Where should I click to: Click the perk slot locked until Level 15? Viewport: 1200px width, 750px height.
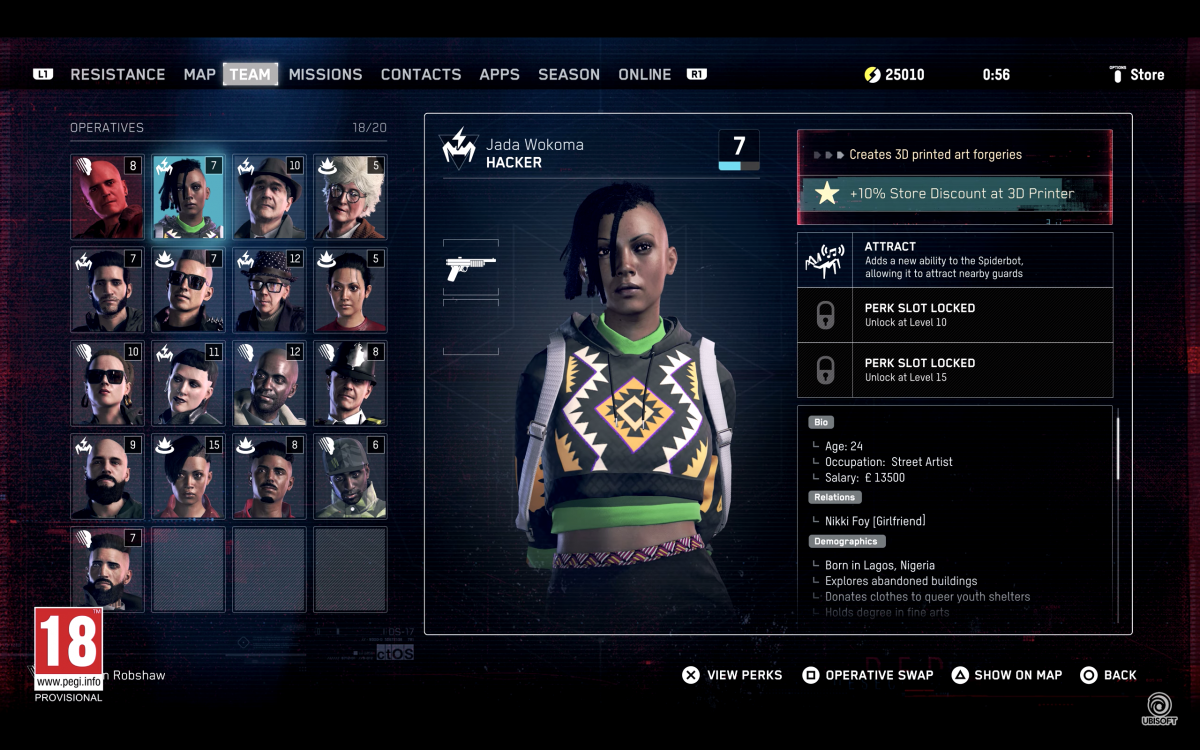(954, 370)
